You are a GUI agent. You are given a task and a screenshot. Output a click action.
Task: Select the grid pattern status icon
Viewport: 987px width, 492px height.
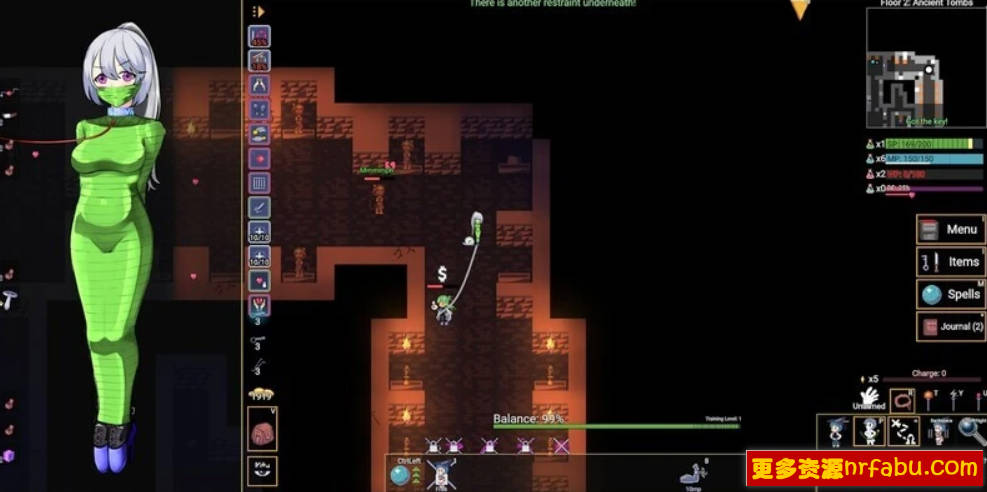259,183
